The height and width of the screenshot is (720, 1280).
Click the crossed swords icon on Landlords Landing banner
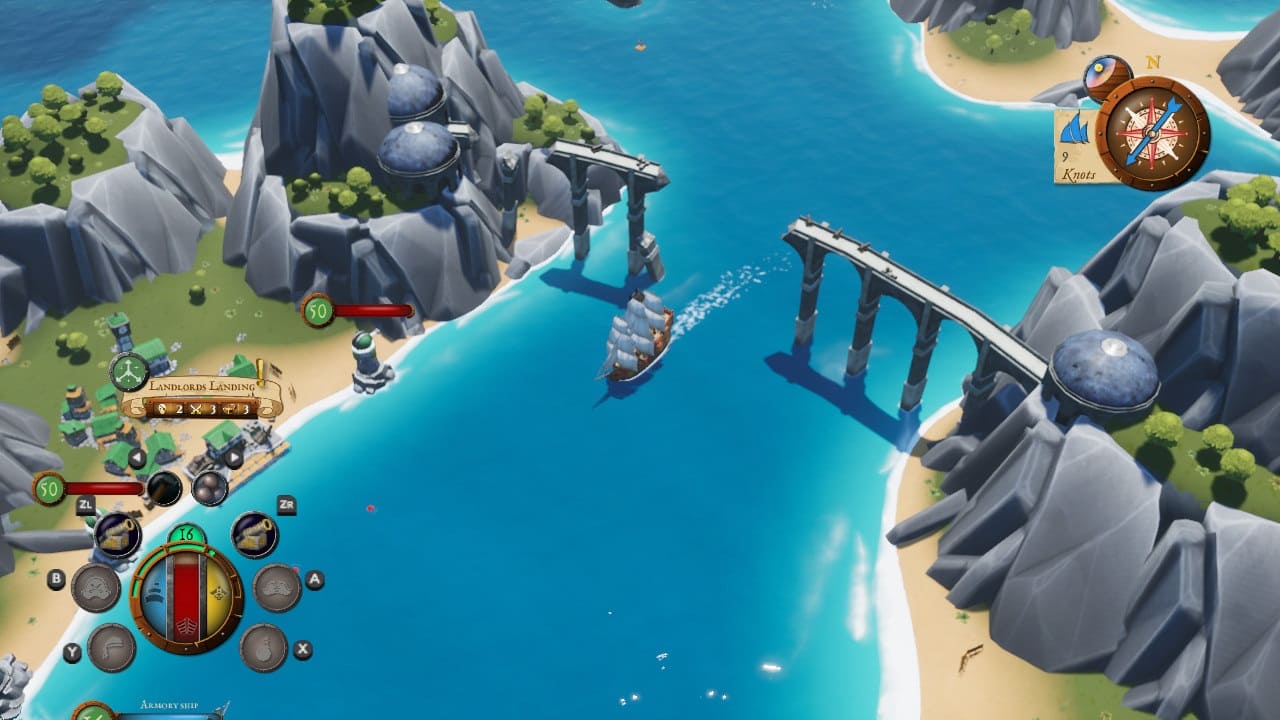[196, 408]
